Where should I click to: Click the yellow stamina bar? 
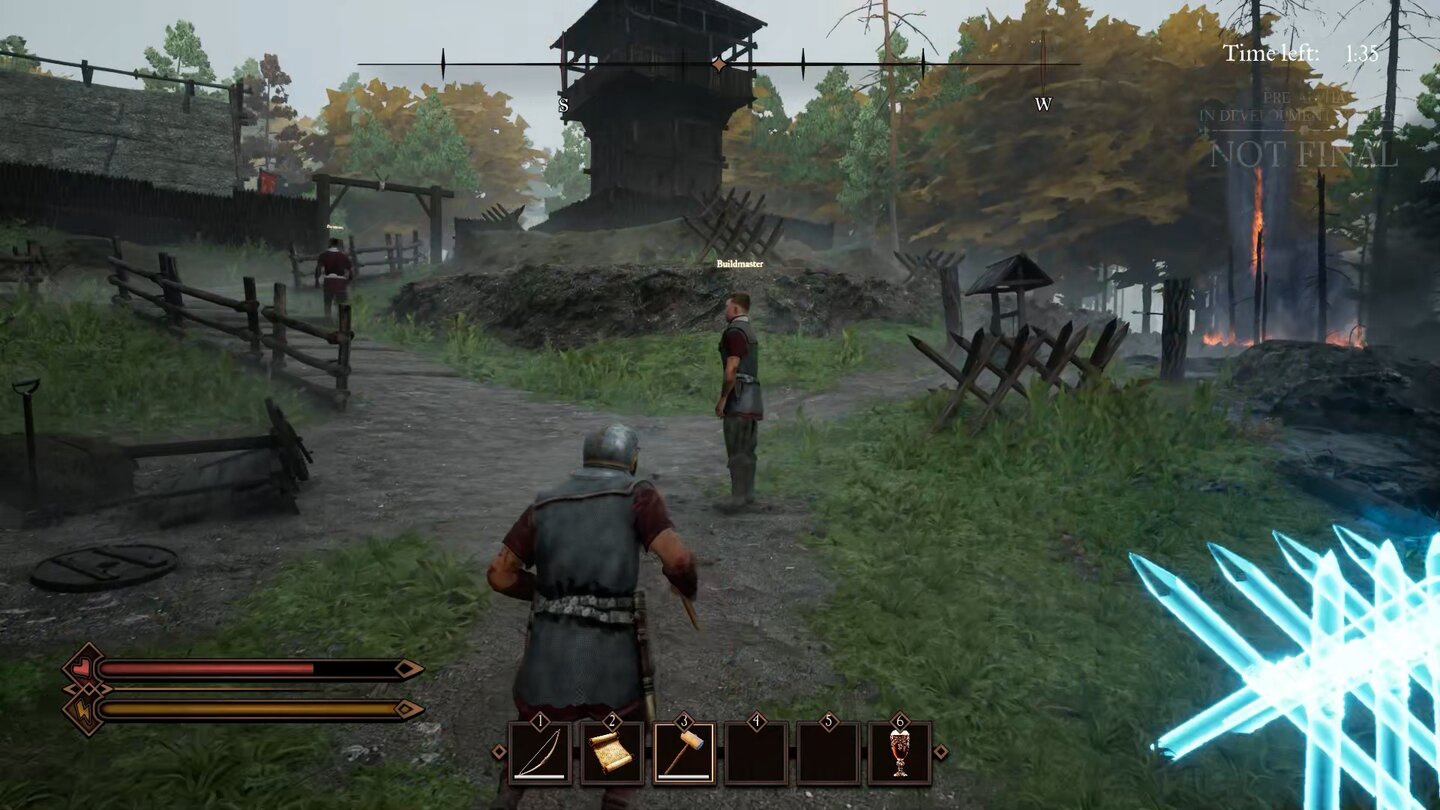[250, 708]
